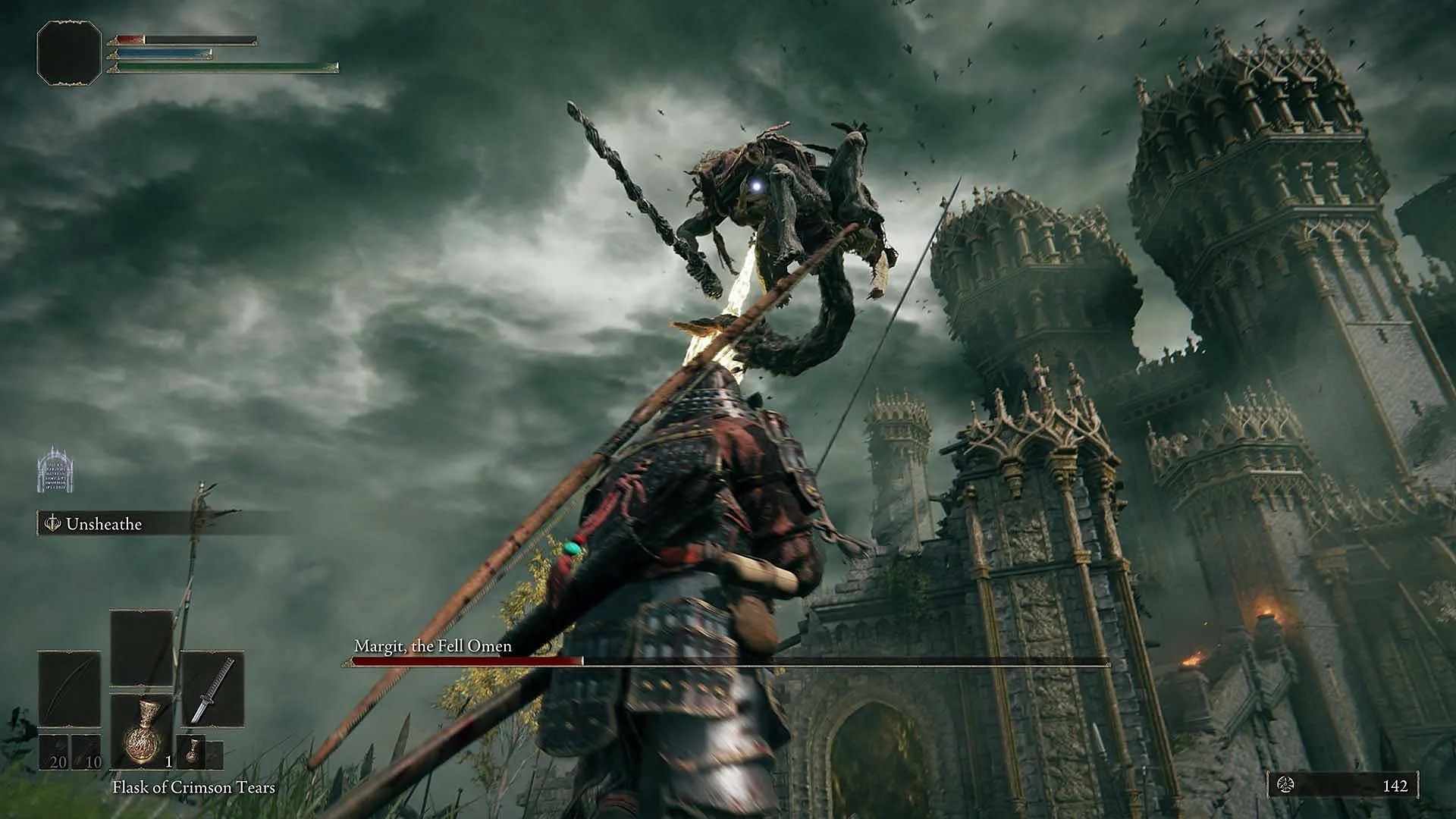The width and height of the screenshot is (1456, 819).
Task: Activate the Unsheathe weapon skill label
Action: pyautogui.click(x=103, y=524)
